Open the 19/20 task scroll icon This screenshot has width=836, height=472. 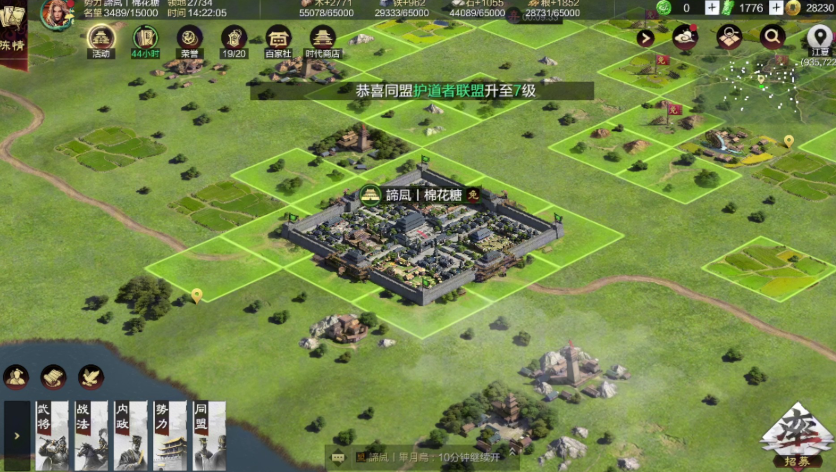click(234, 39)
